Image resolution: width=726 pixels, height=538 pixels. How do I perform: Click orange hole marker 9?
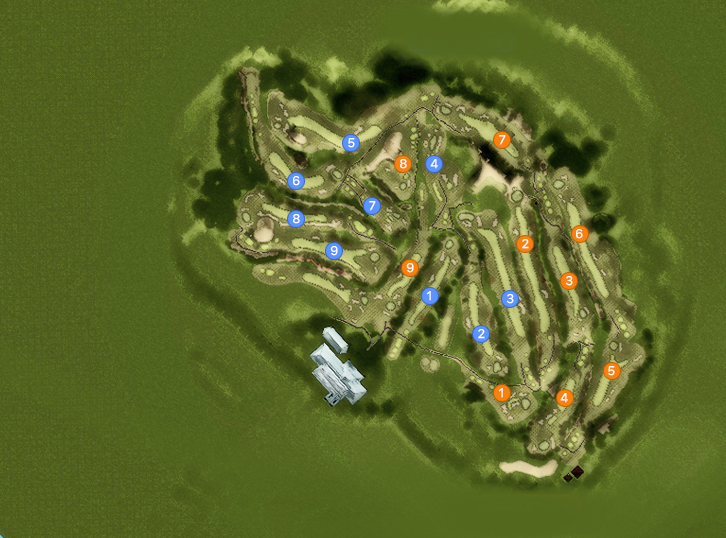click(x=409, y=268)
